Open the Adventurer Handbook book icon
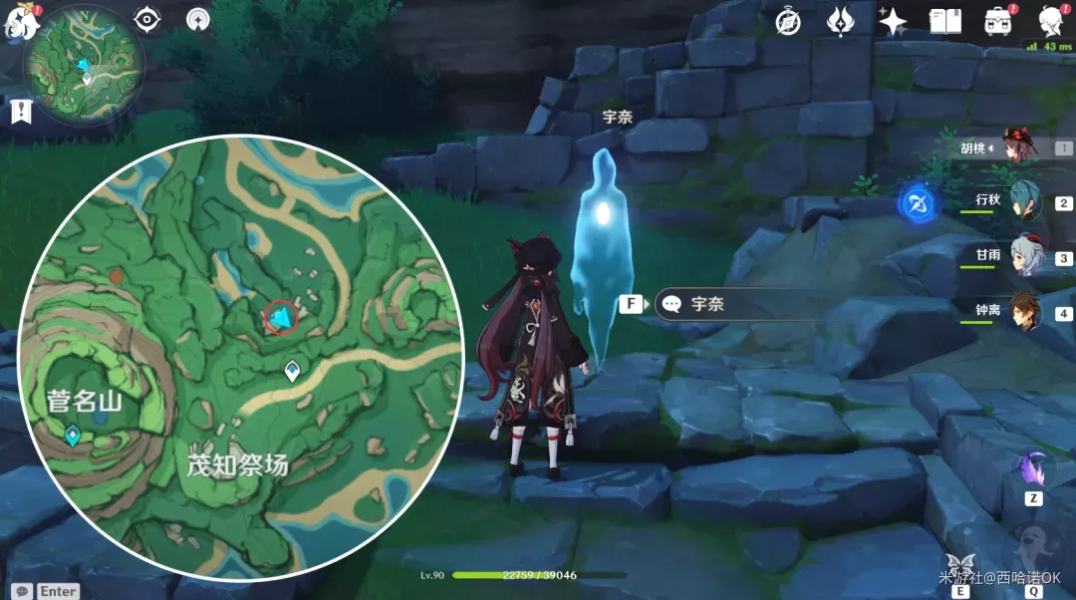Screen dimensions: 1076x600 click(x=945, y=21)
